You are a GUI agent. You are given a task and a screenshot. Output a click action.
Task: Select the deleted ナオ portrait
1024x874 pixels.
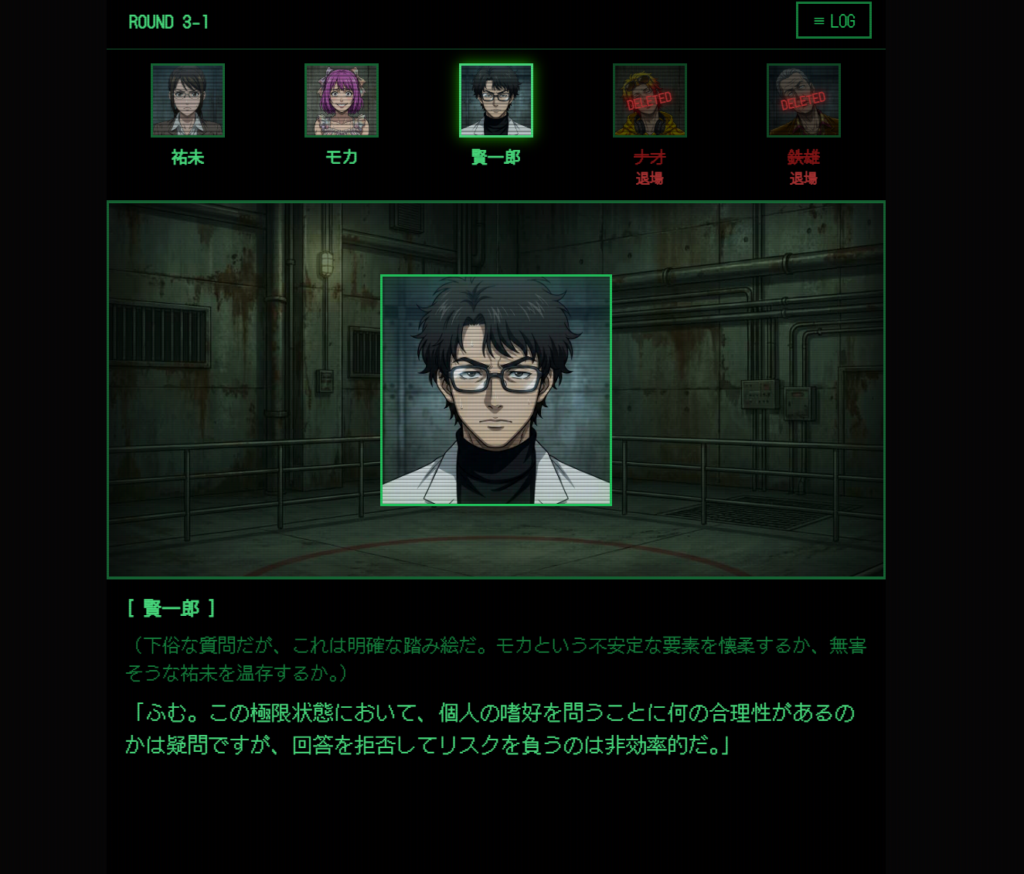(649, 100)
